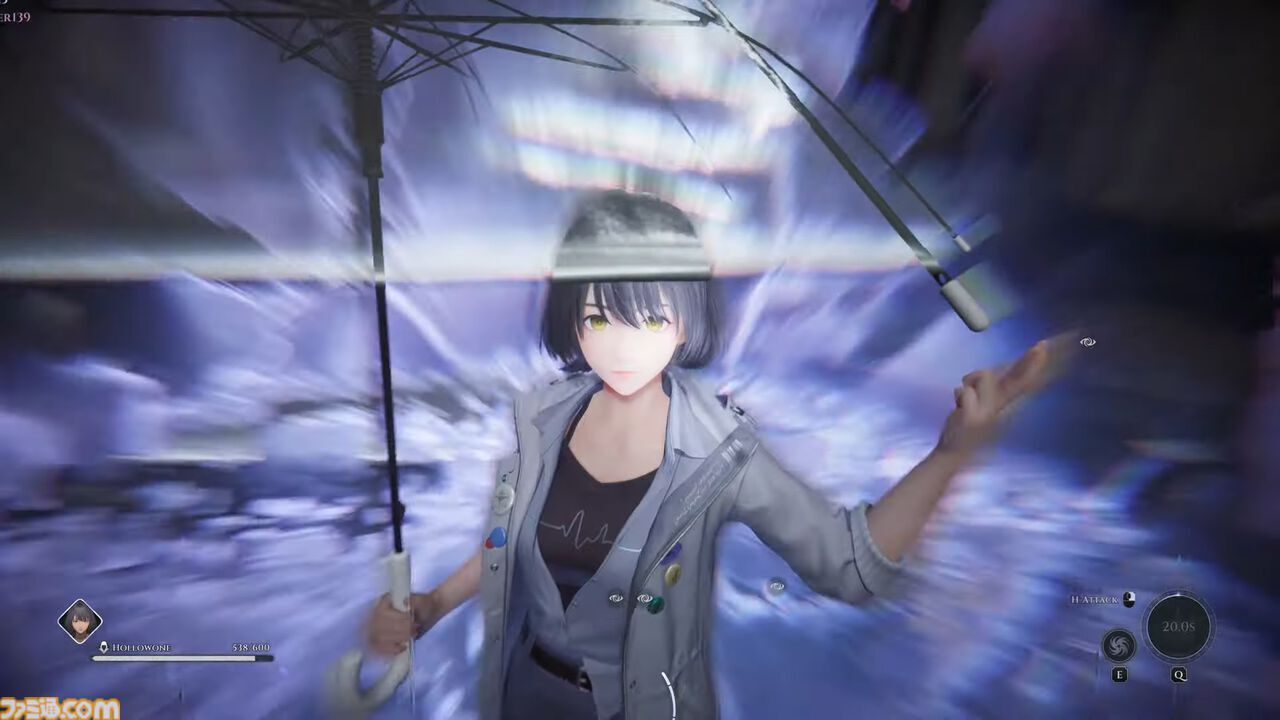Select the E vortex skill icon
The image size is (1280, 720).
(x=1118, y=647)
